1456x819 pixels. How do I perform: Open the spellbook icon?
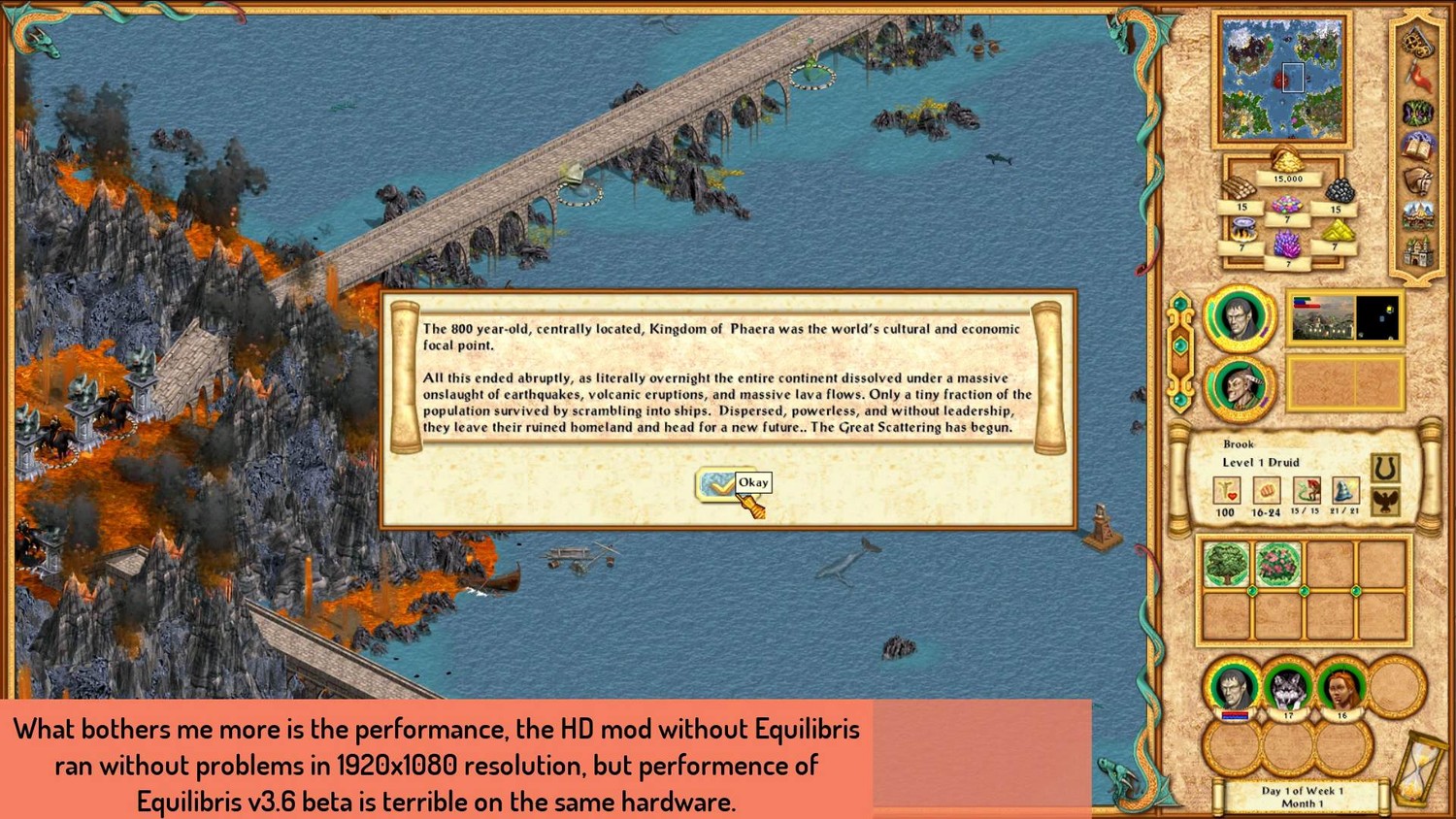click(x=1417, y=147)
